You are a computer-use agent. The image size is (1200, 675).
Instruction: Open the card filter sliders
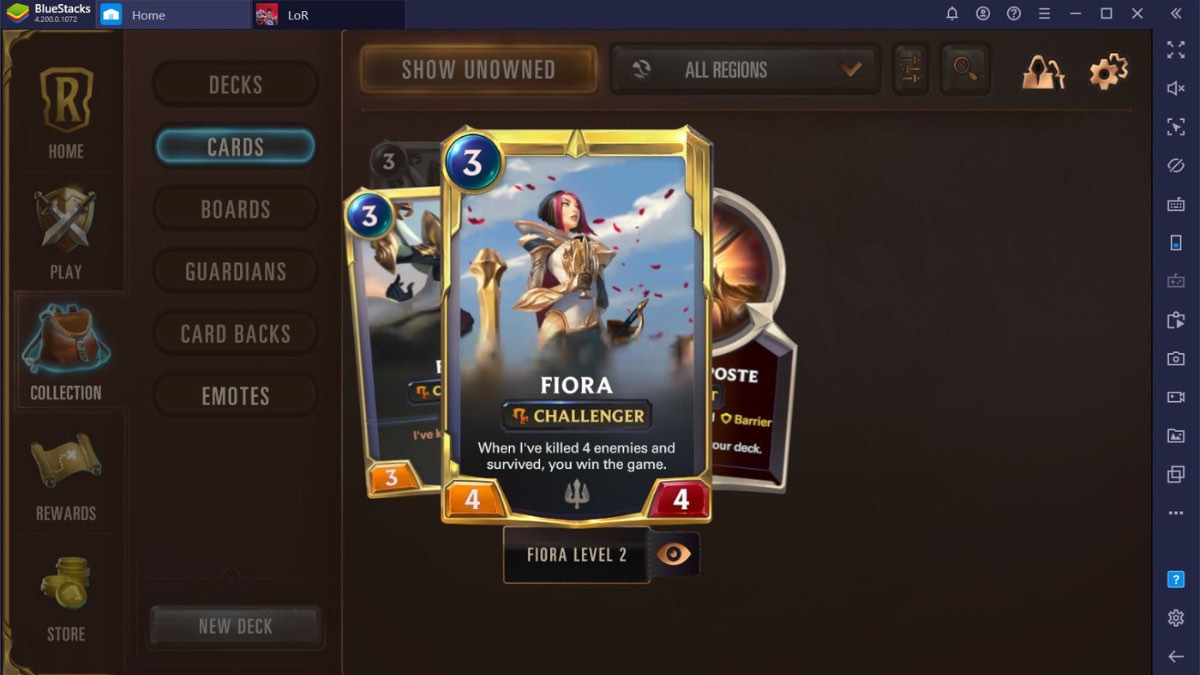[x=910, y=69]
